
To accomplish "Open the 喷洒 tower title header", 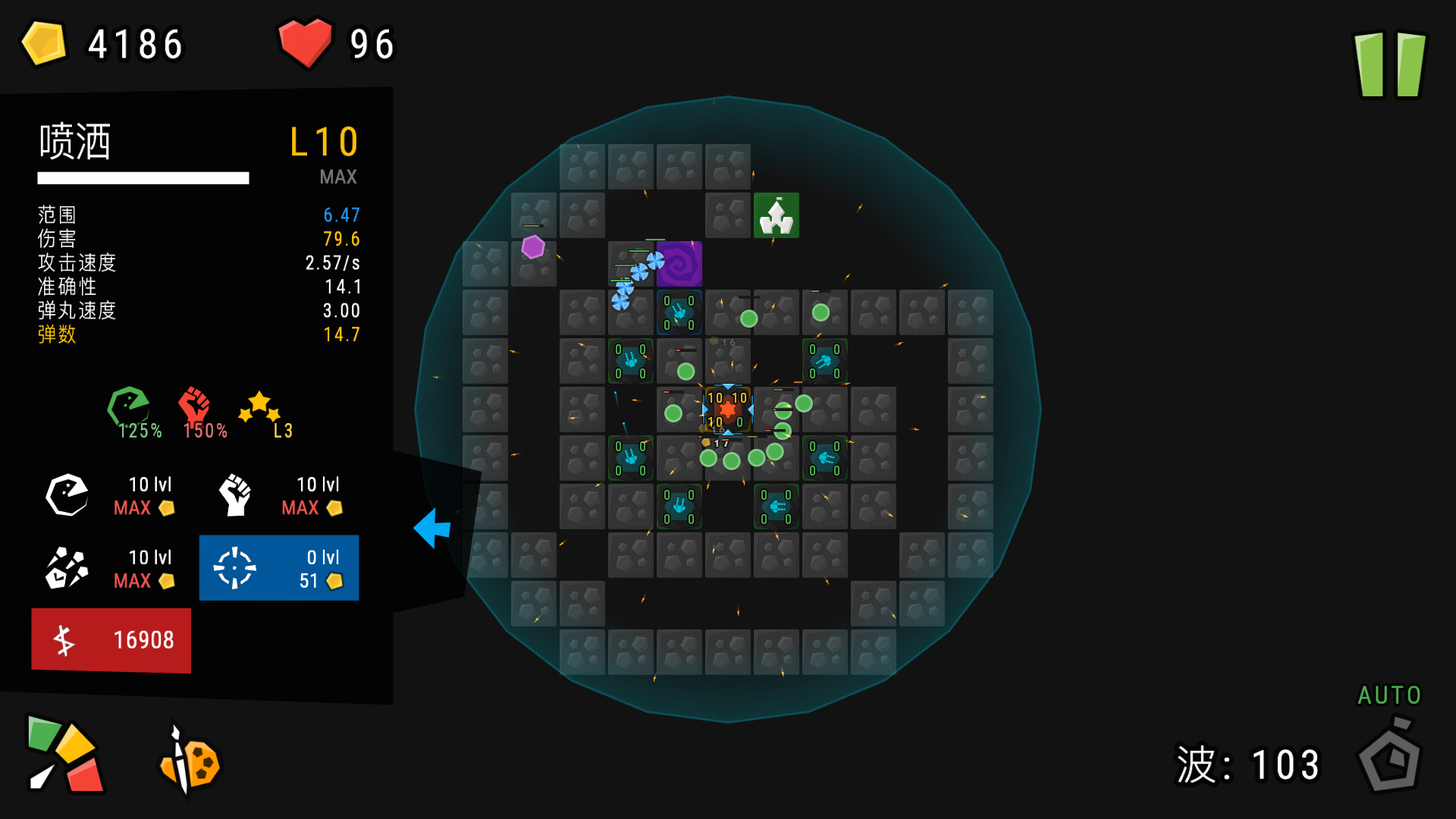I will point(76,142).
